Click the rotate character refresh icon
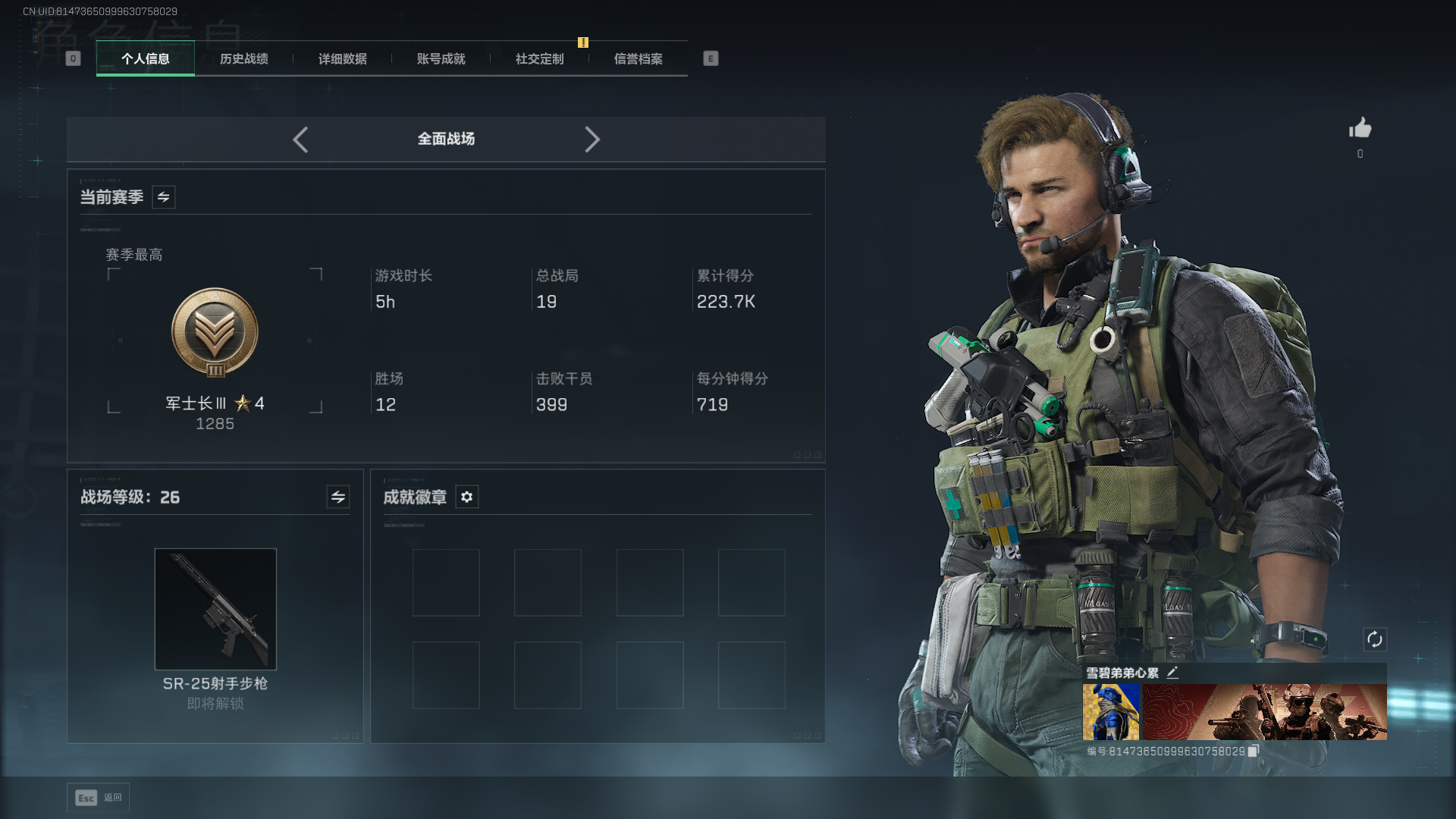The height and width of the screenshot is (819, 1456). (x=1375, y=639)
